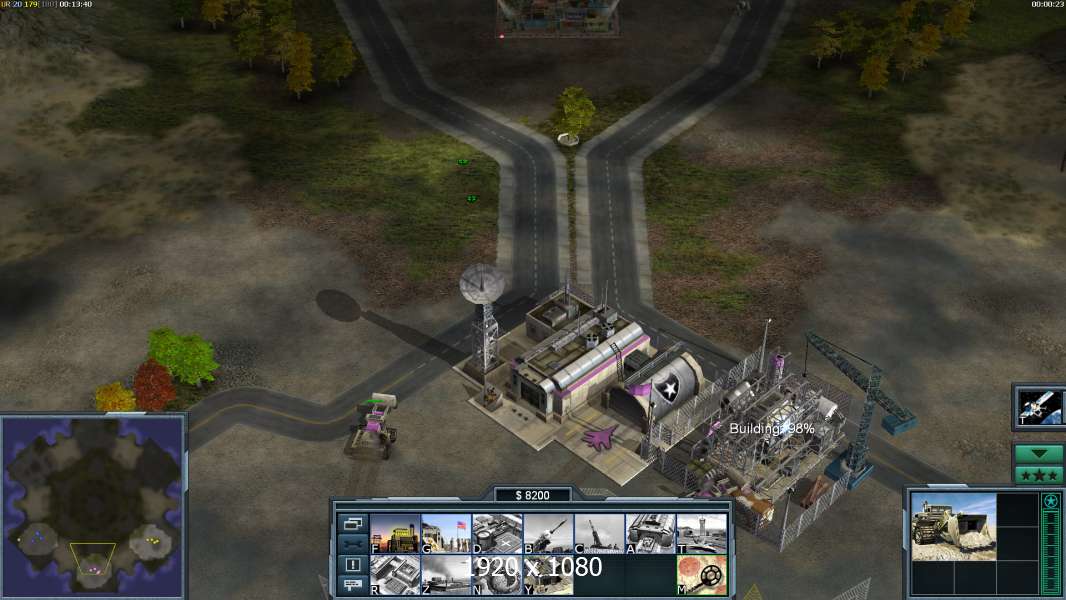Image resolution: width=1066 pixels, height=600 pixels.
Task: Open the chat message button on command bar
Action: (x=352, y=585)
